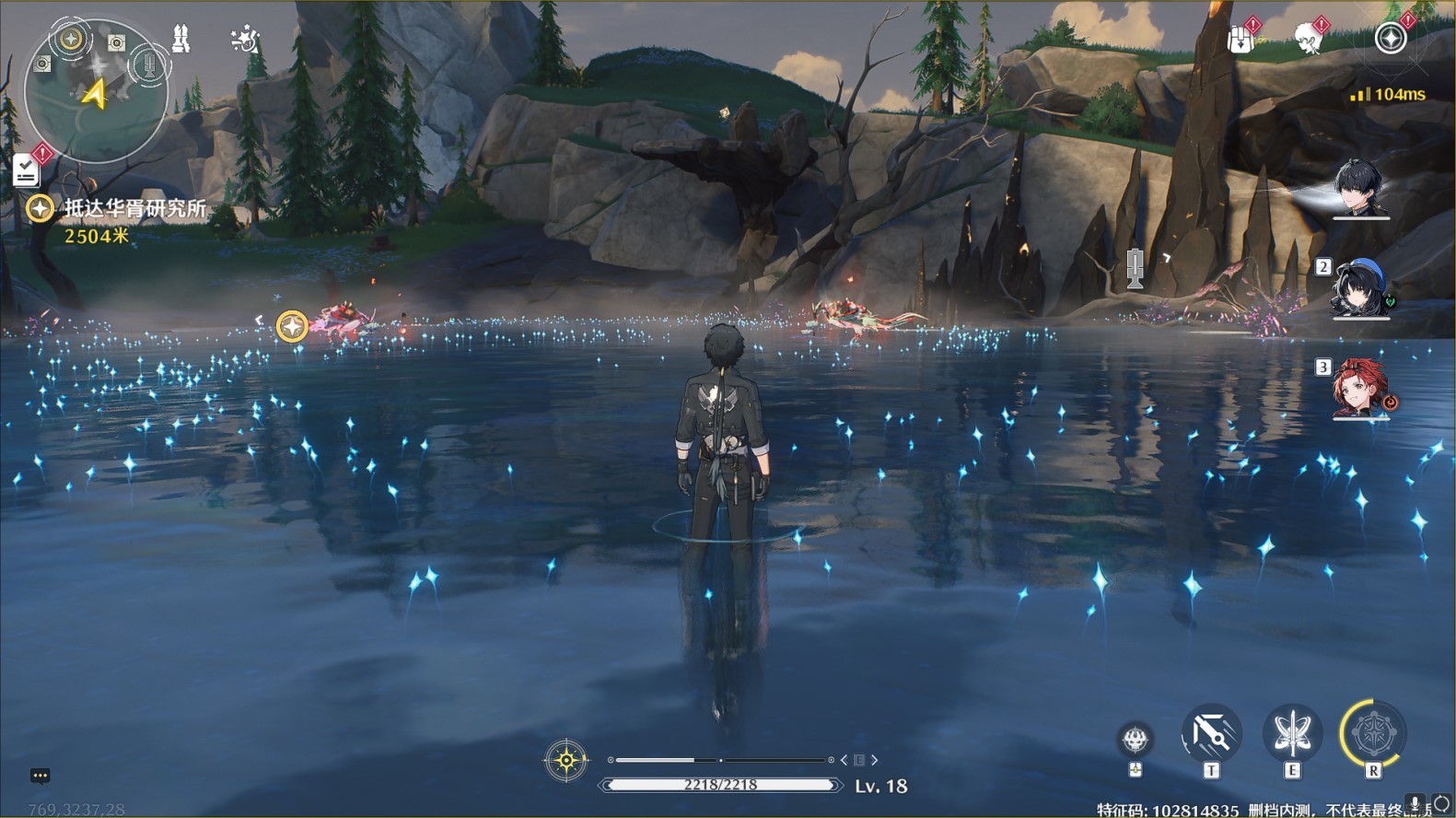The width and height of the screenshot is (1456, 818).
Task: Activate the R ultimate skill
Action: point(1372,734)
